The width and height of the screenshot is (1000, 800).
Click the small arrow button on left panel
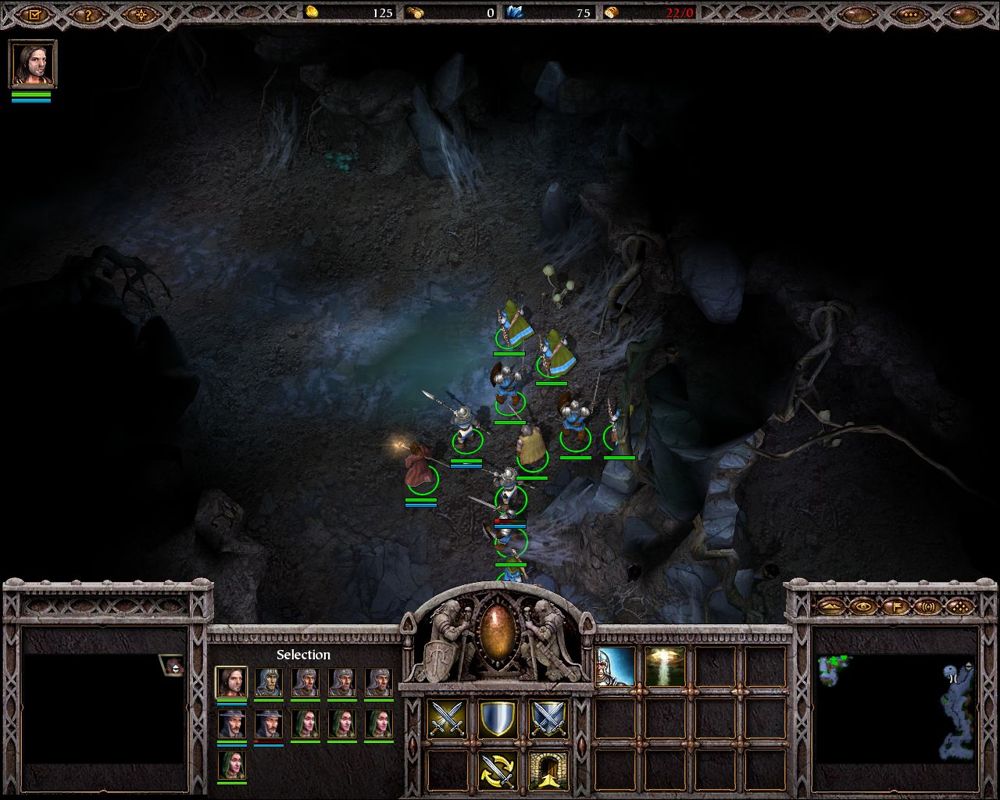pos(175,666)
